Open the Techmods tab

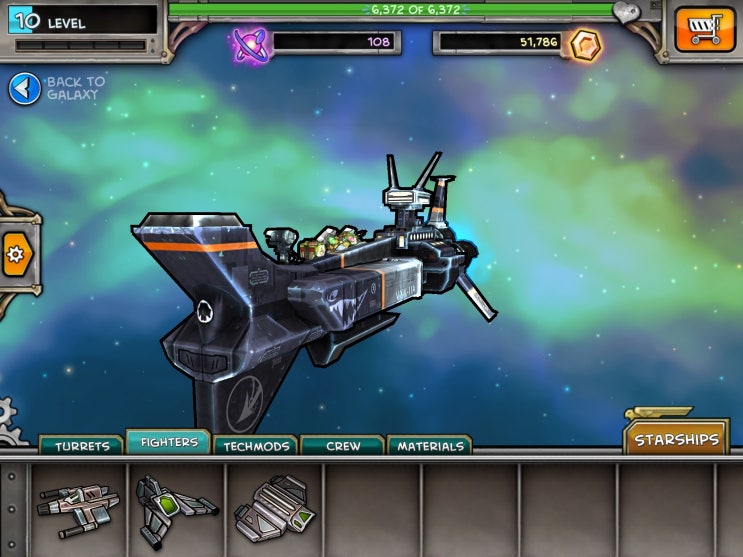tap(256, 446)
